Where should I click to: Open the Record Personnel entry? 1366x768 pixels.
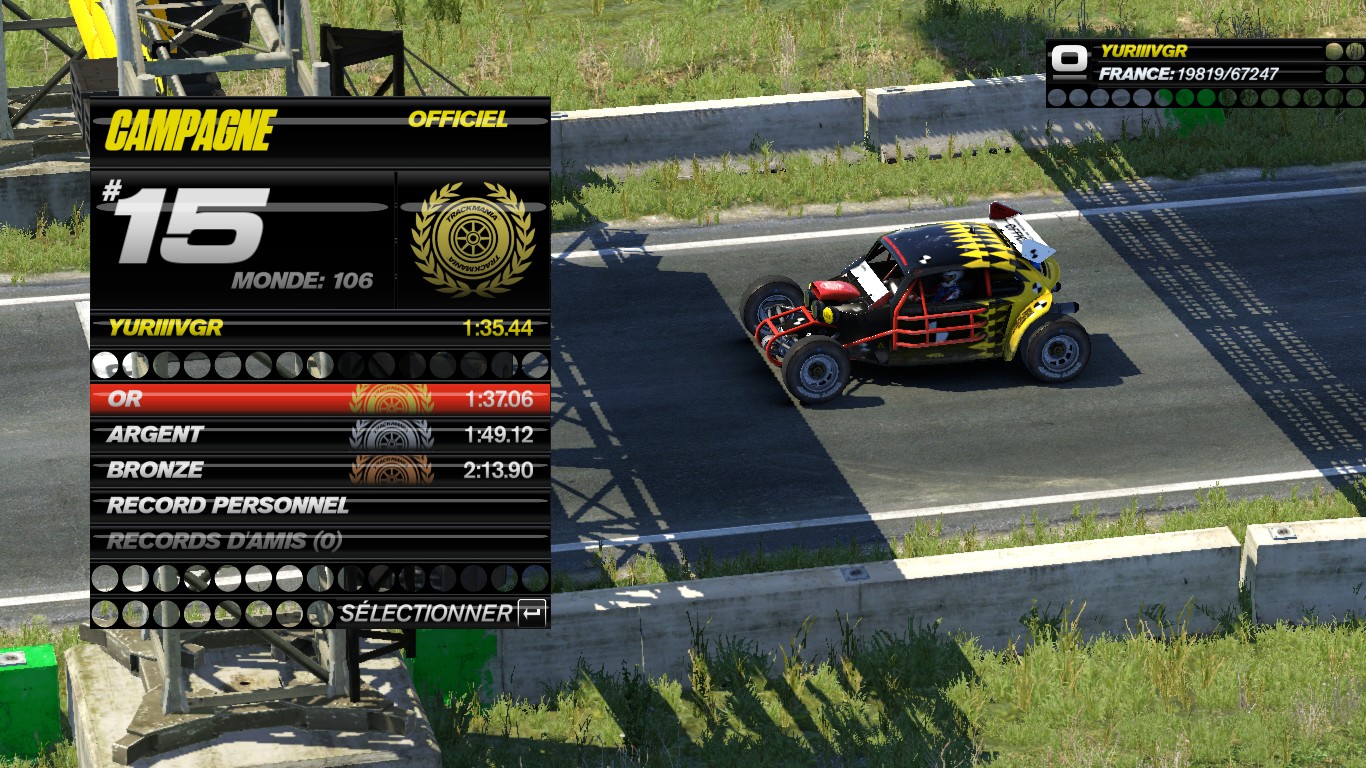pyautogui.click(x=320, y=506)
